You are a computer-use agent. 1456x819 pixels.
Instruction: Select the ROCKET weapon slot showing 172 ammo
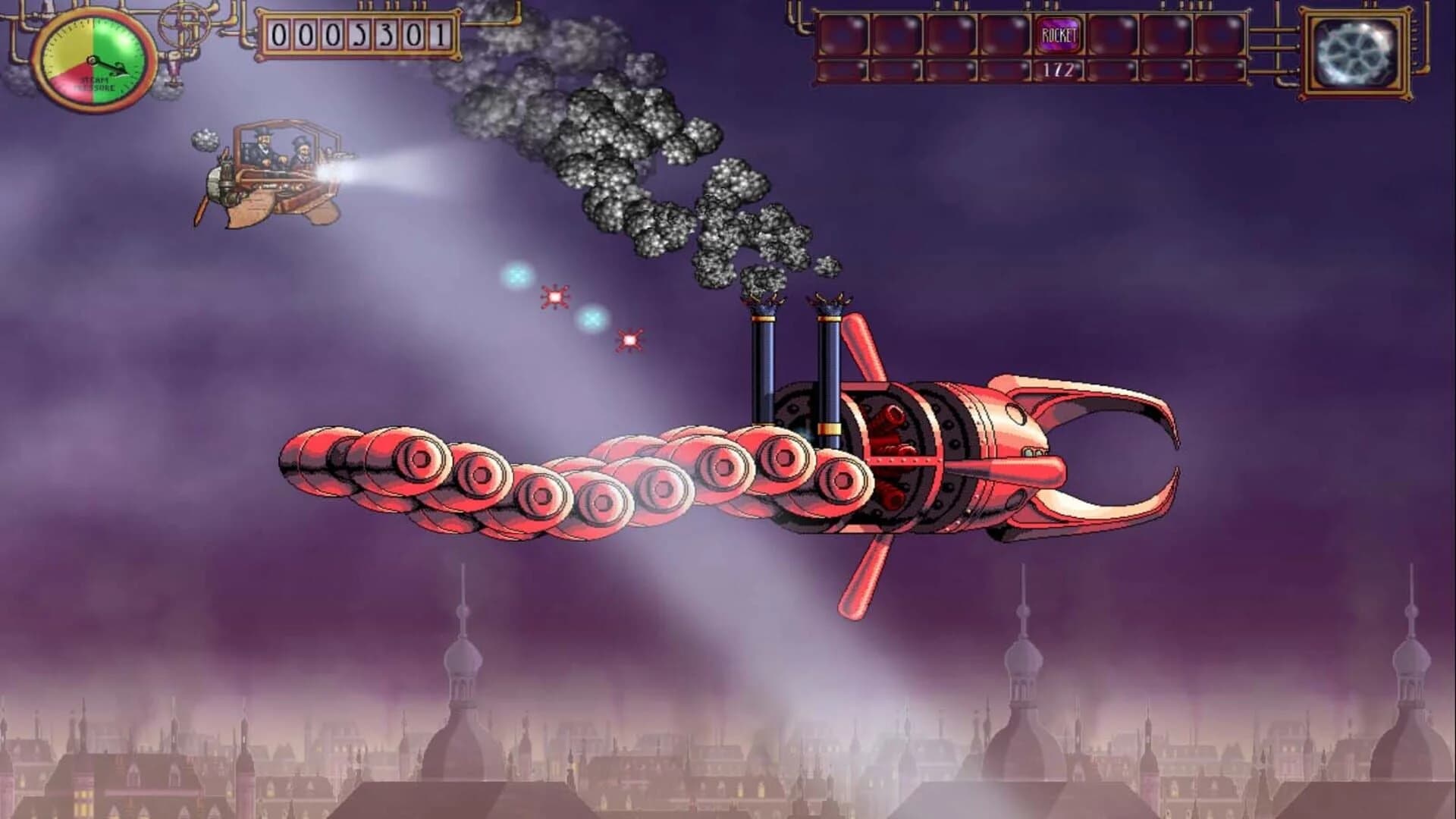click(1058, 34)
